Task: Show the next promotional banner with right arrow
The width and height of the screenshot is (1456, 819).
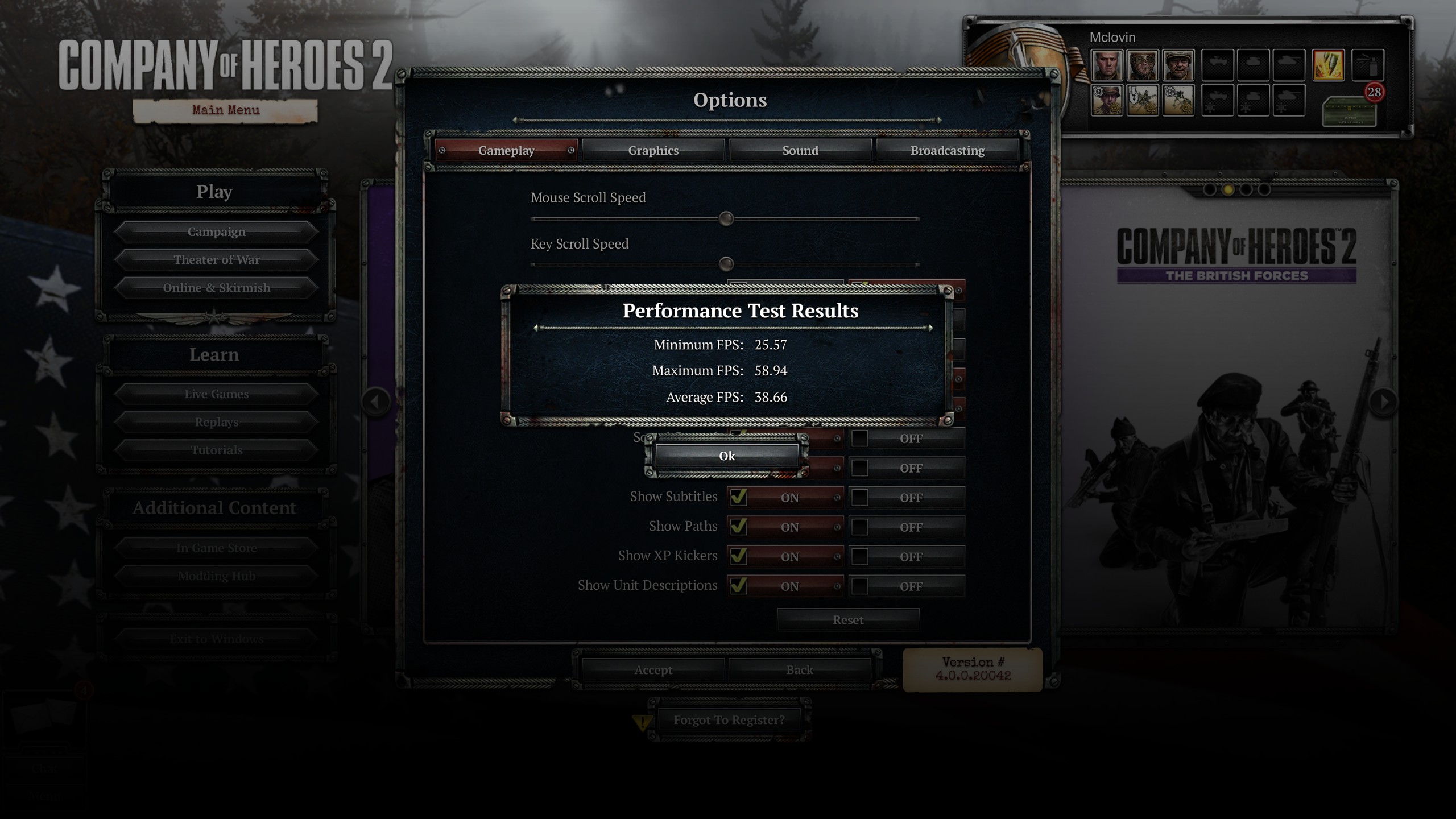Action: [x=1384, y=402]
